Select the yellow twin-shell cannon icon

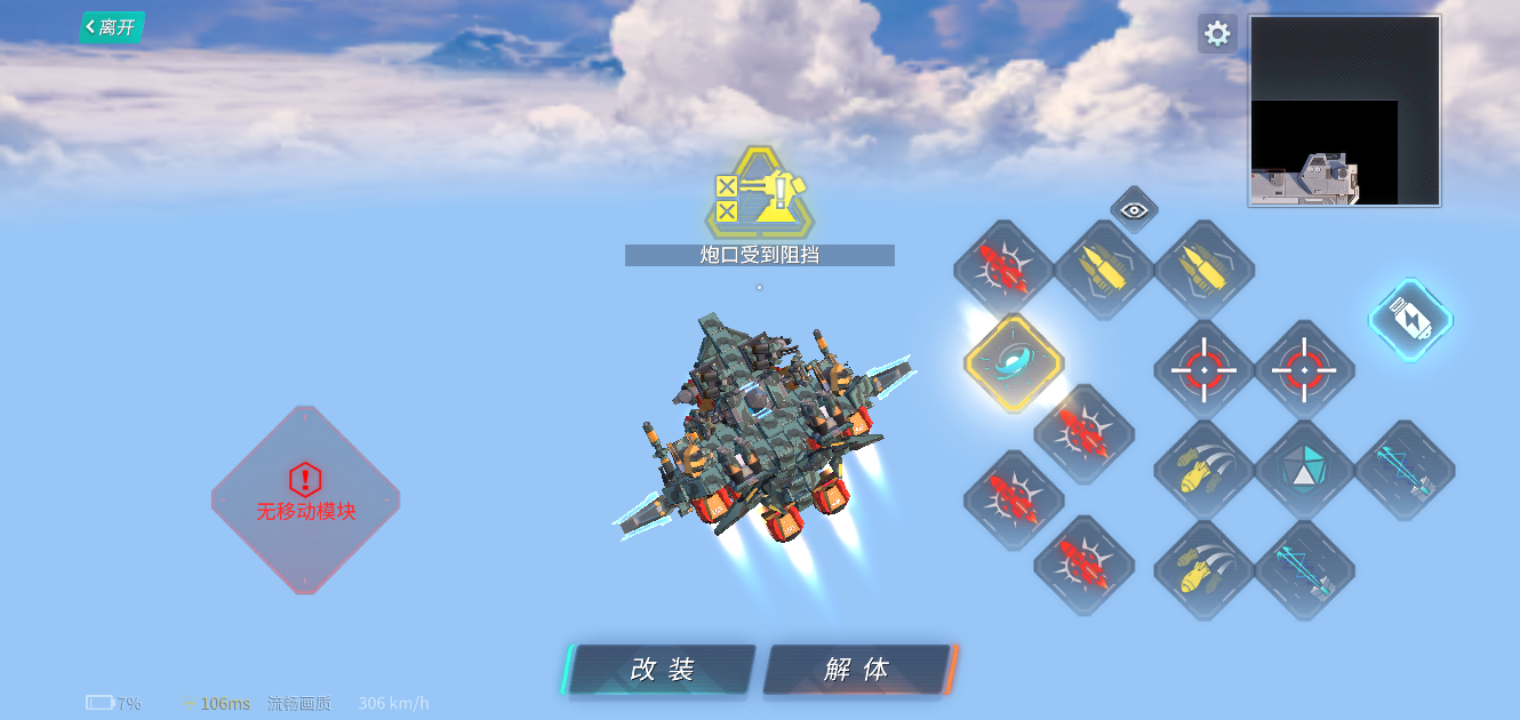click(x=1103, y=268)
